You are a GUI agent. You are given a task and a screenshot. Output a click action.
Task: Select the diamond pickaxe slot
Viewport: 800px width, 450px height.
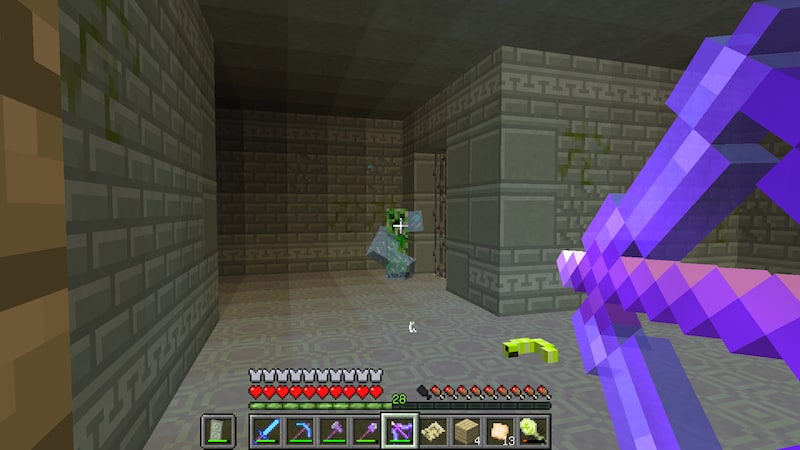click(300, 430)
